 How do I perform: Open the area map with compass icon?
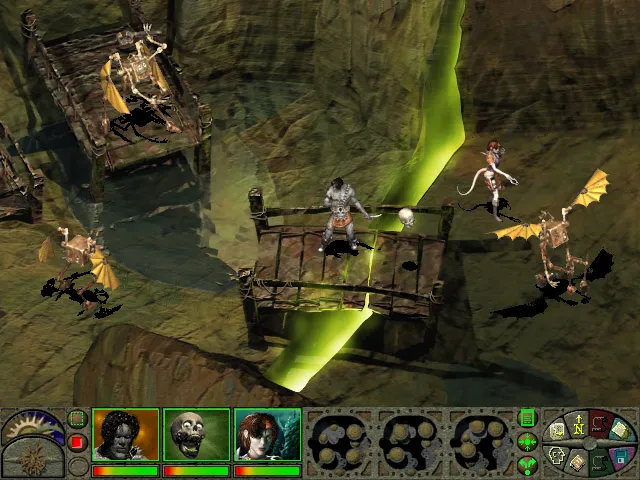pyautogui.click(x=577, y=426)
